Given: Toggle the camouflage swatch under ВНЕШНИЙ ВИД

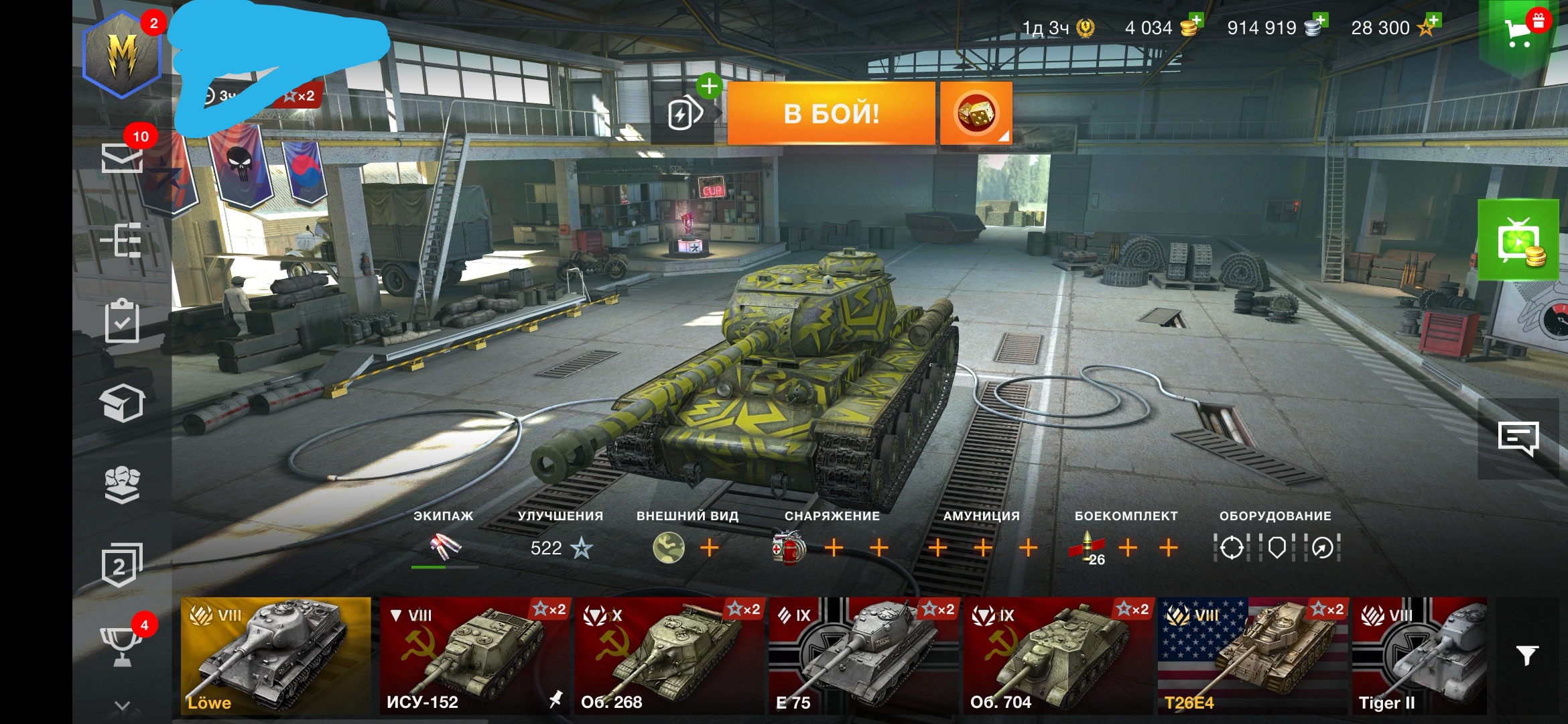Looking at the screenshot, I should [x=670, y=548].
